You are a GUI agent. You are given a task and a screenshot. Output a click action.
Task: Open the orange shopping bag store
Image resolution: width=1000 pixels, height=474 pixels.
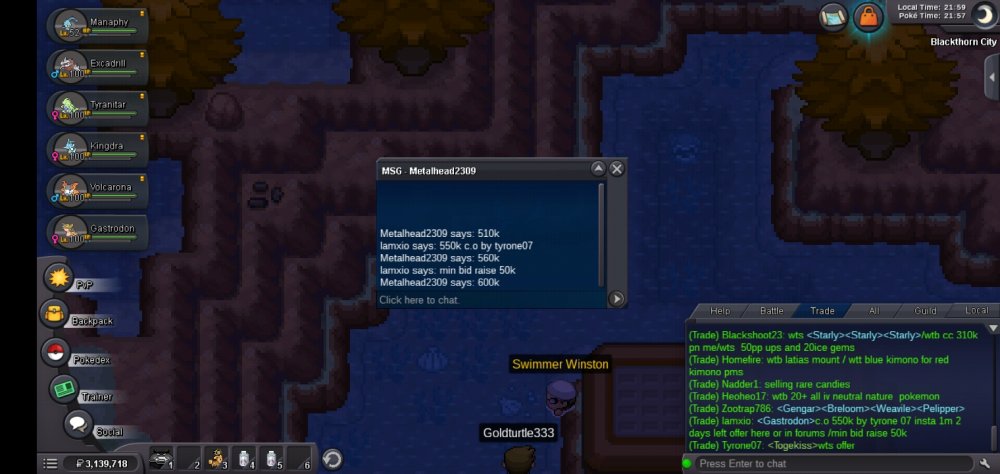[x=867, y=18]
